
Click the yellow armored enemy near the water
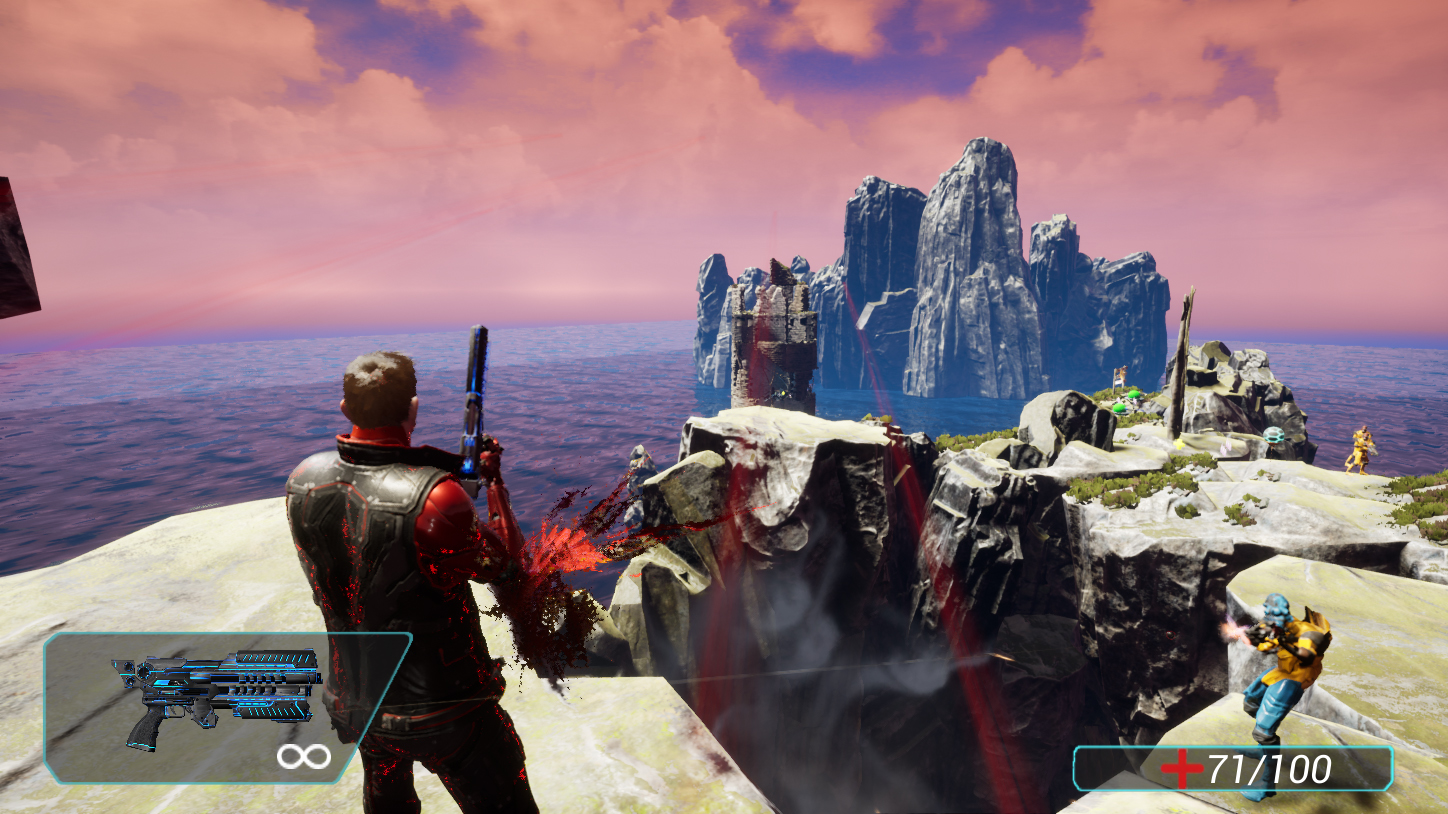[1363, 451]
